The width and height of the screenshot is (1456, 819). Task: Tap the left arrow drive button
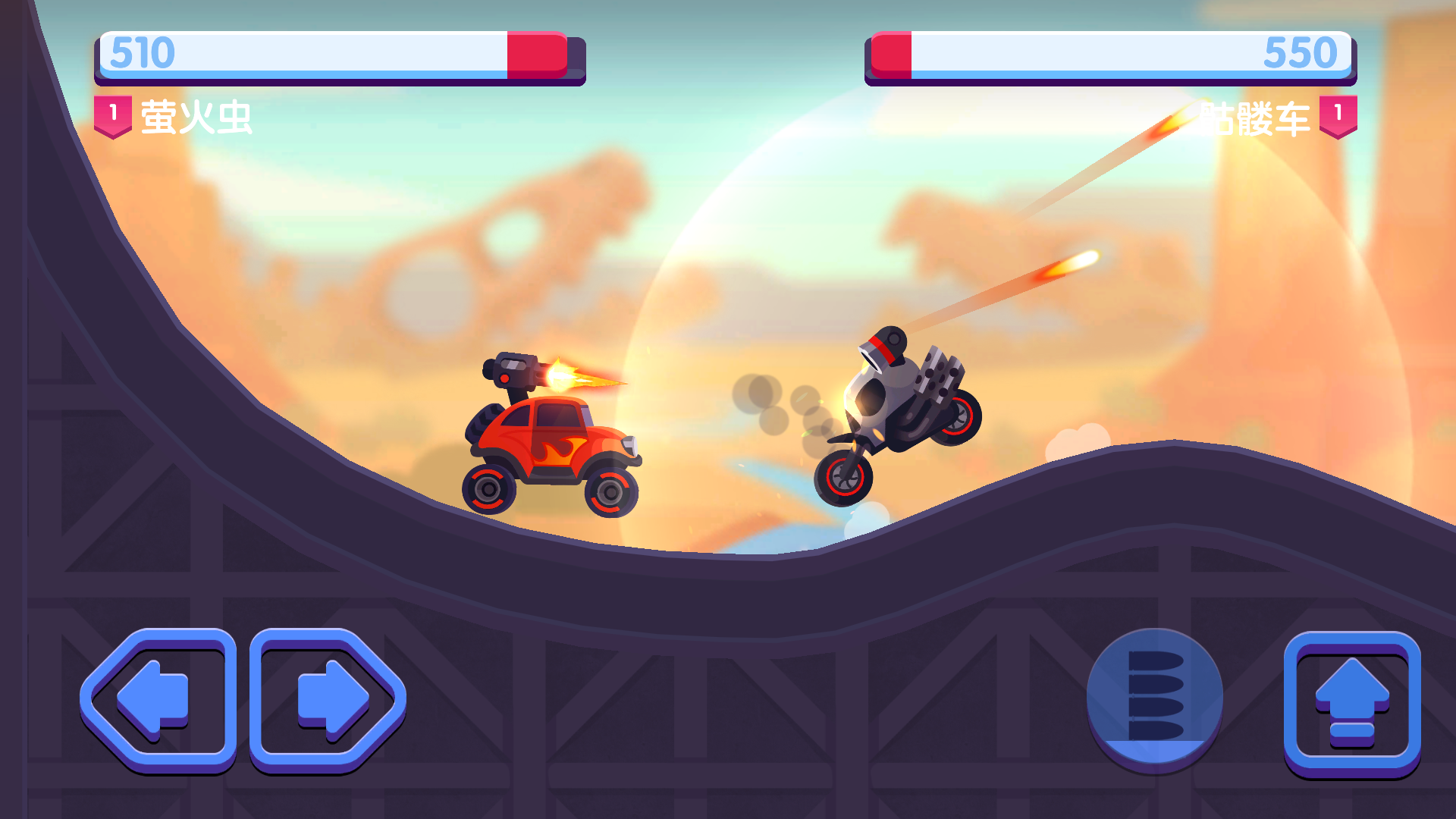click(158, 698)
